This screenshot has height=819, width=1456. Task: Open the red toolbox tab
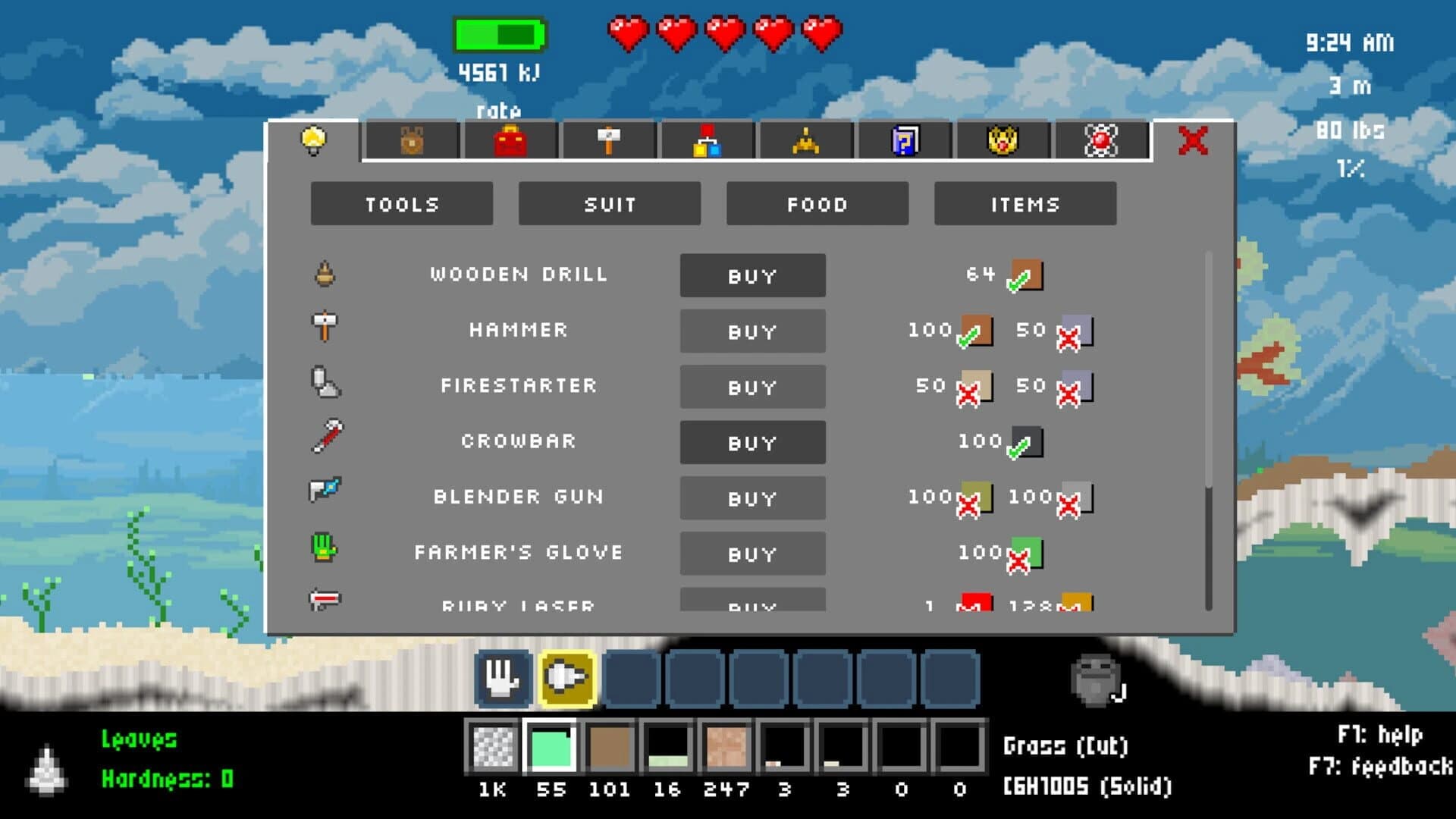tap(510, 141)
